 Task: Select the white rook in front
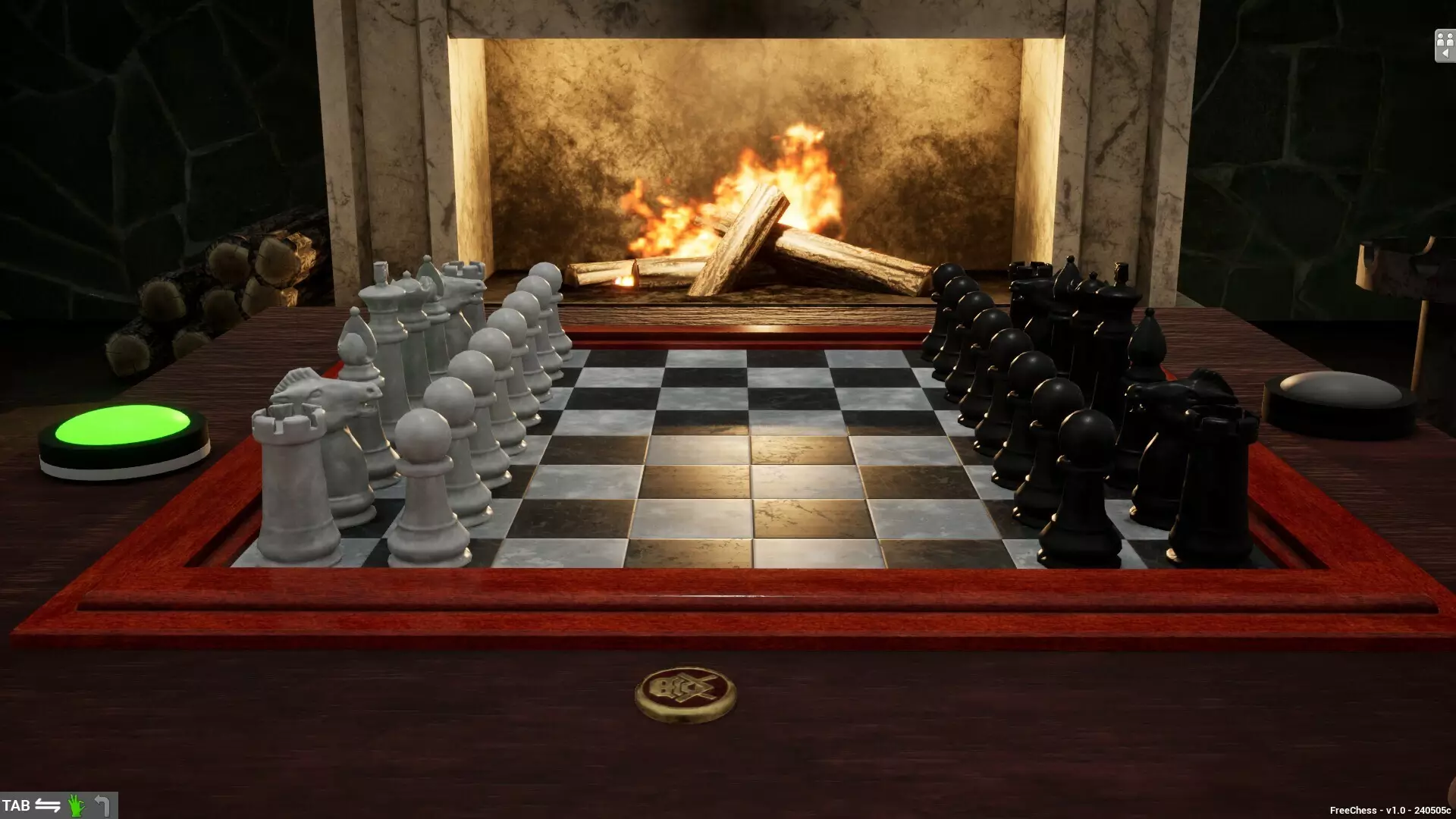click(296, 470)
